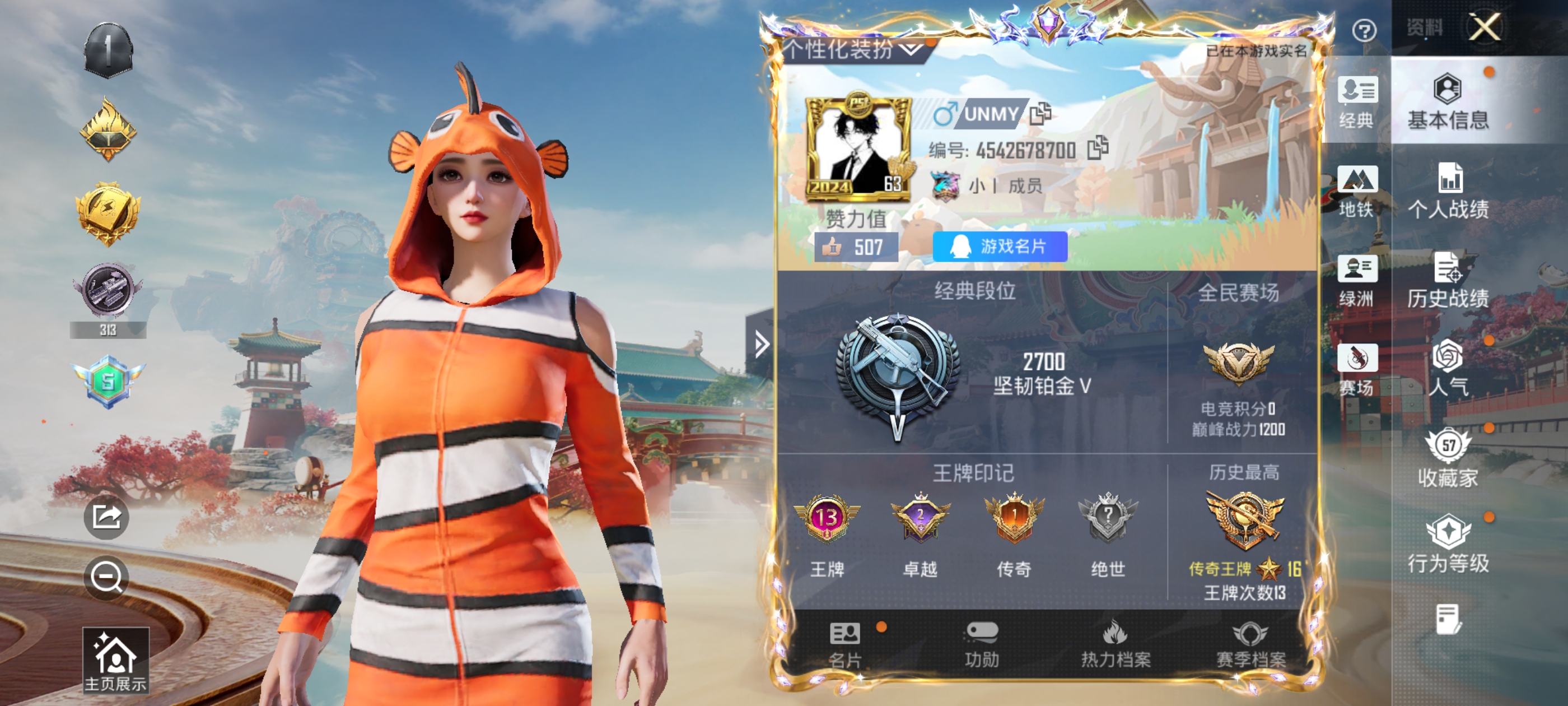Open the 热力档案 tab
The height and width of the screenshot is (706, 1568).
click(1115, 645)
